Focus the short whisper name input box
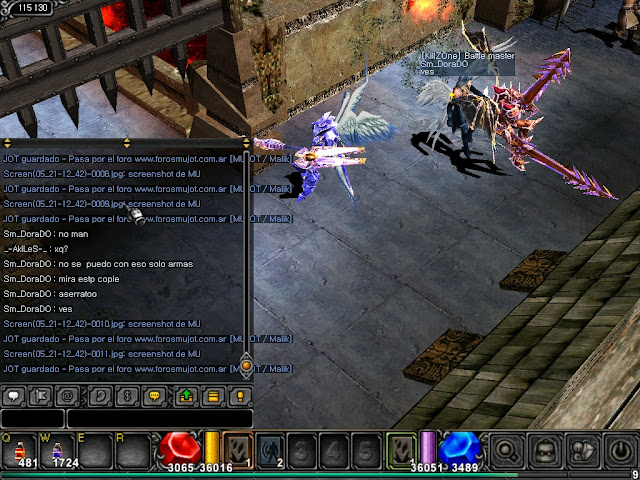This screenshot has height=480, width=640. [32, 418]
